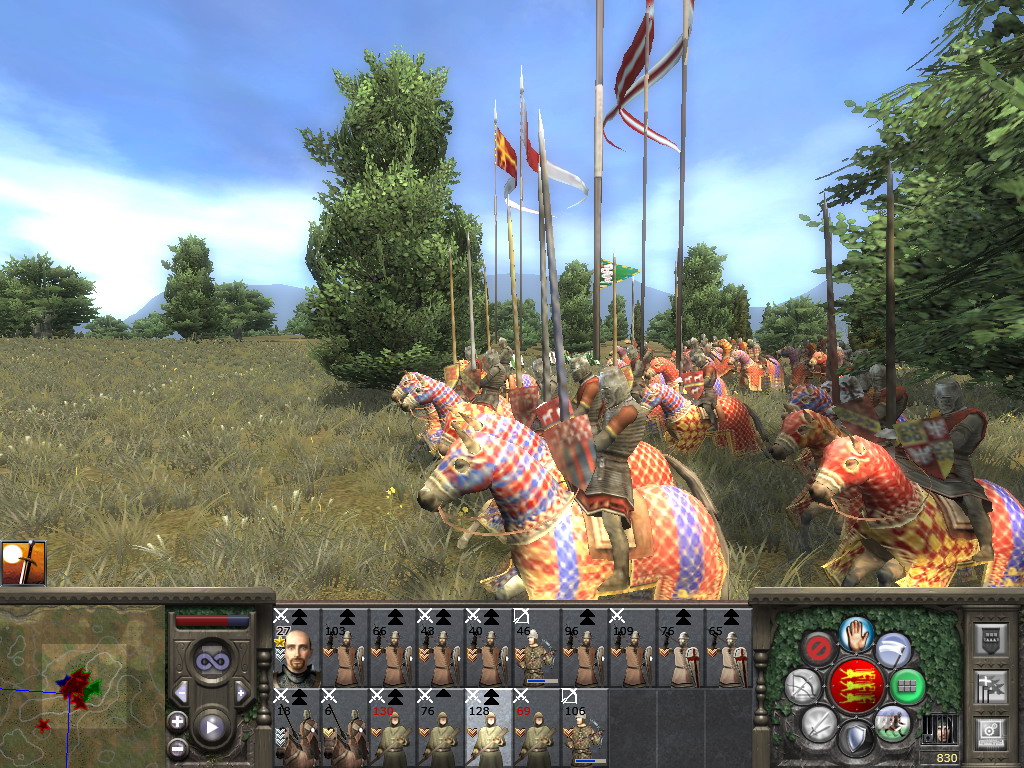Image resolution: width=1024 pixels, height=768 pixels.
Task: Zoom in the minimap with plus button
Action: point(178,721)
